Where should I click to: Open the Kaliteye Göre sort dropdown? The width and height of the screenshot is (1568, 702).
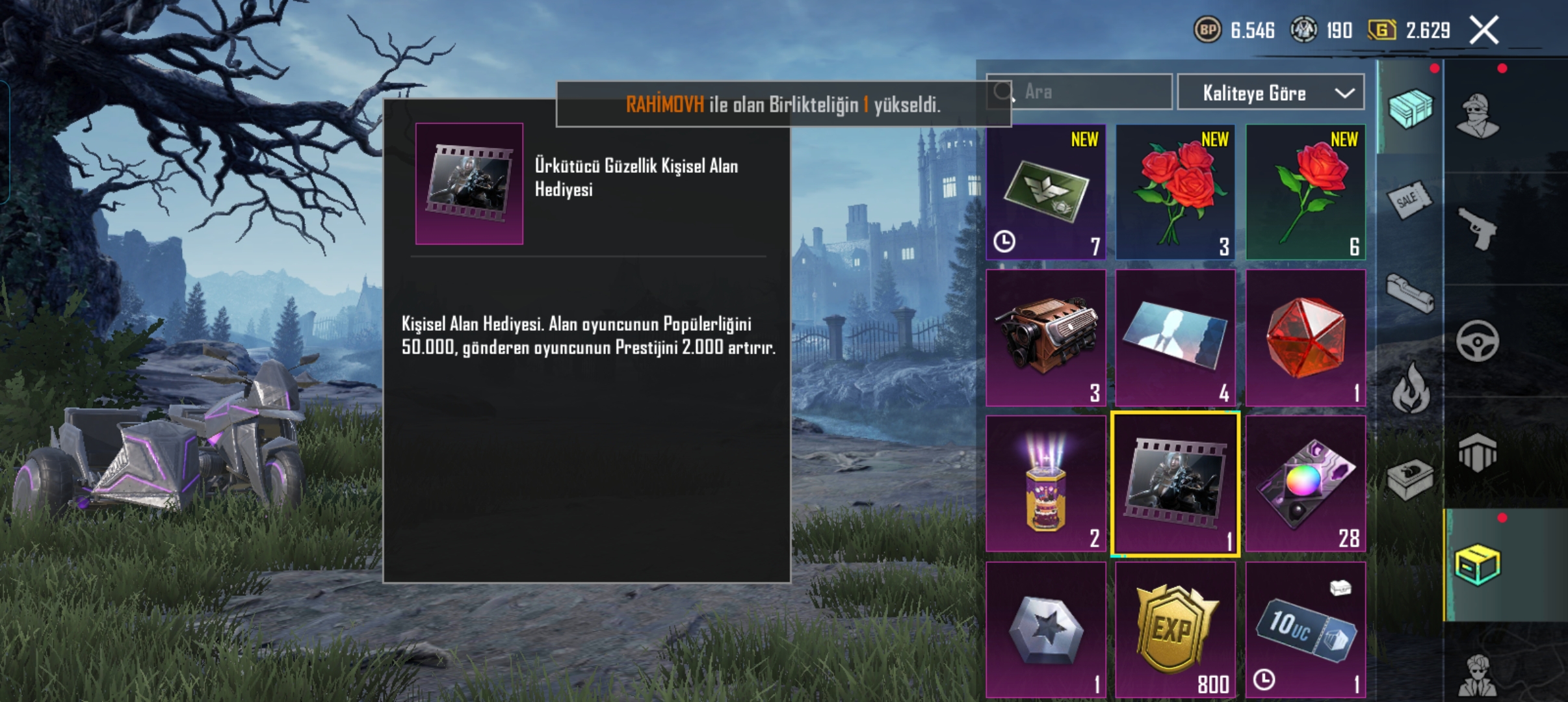click(x=1270, y=93)
